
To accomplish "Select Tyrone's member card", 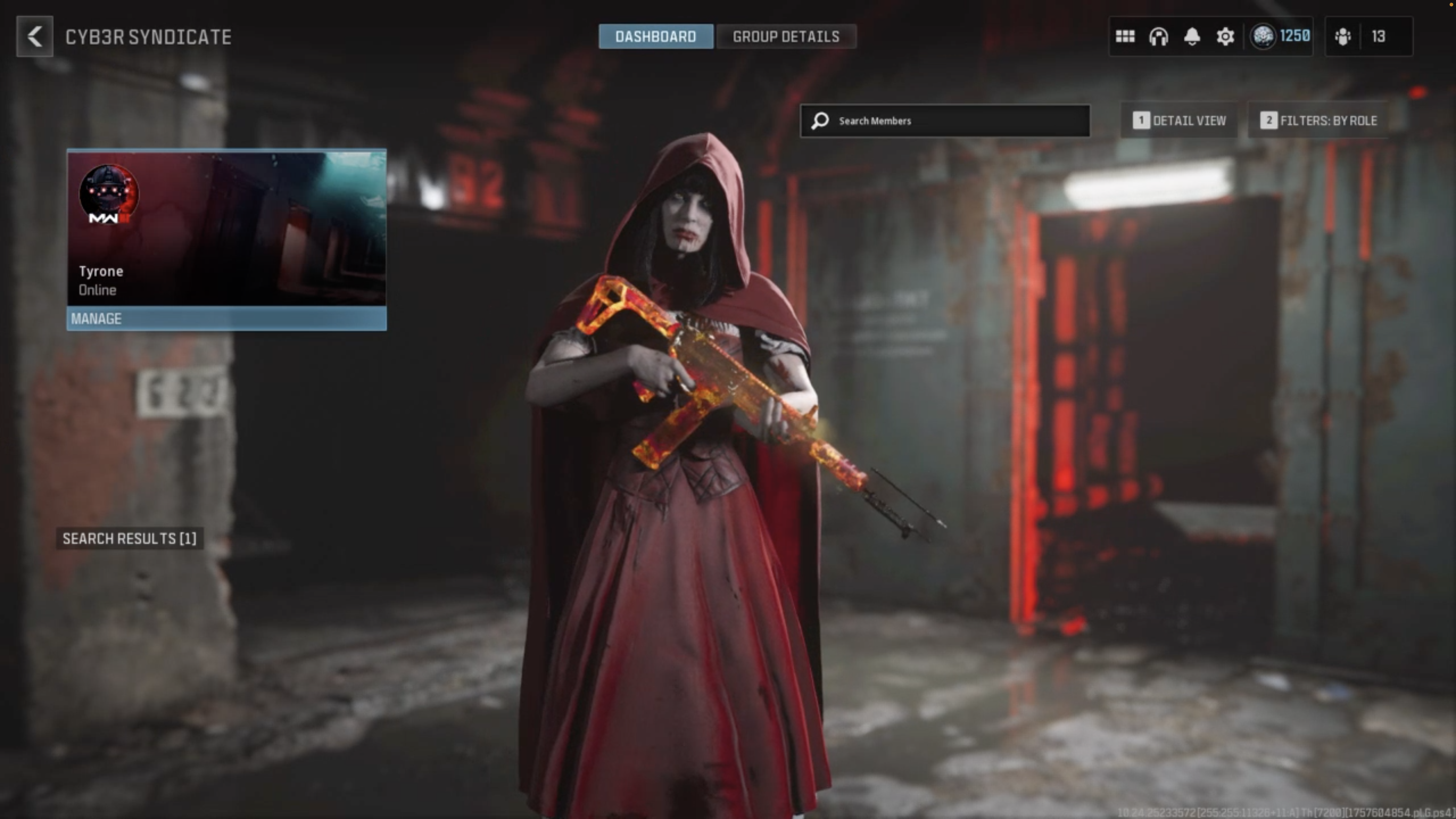I will pos(227,228).
